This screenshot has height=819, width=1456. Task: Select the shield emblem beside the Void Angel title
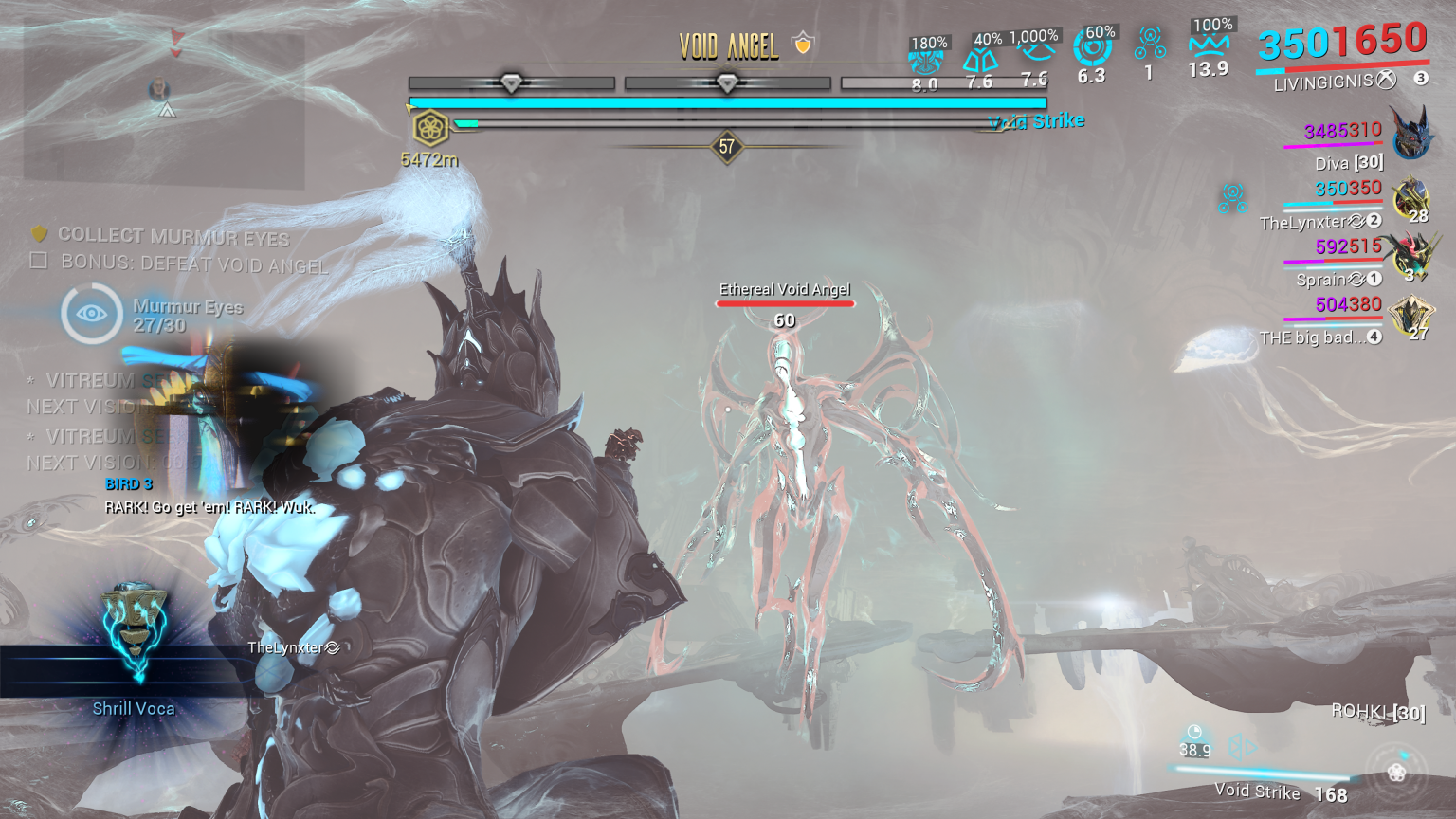tap(801, 45)
